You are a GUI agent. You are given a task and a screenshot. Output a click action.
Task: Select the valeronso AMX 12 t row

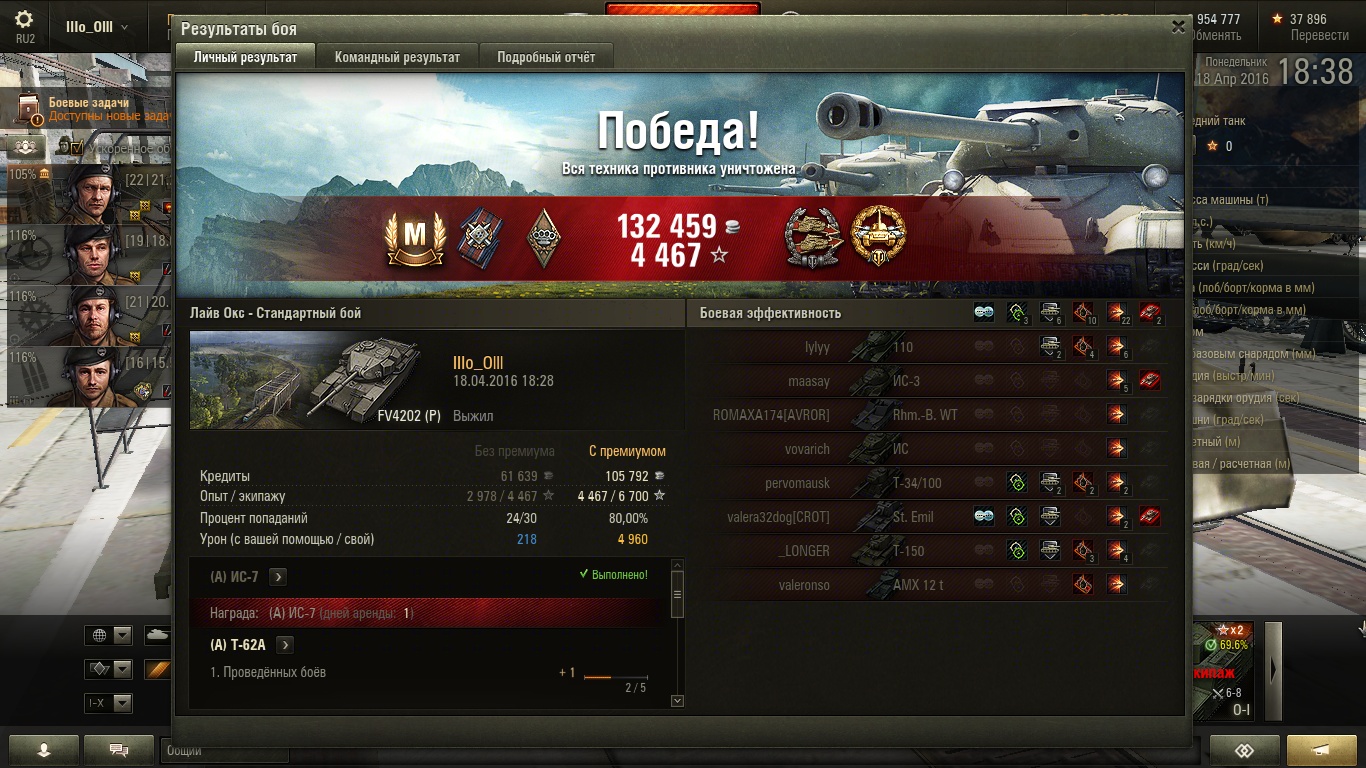(932, 585)
